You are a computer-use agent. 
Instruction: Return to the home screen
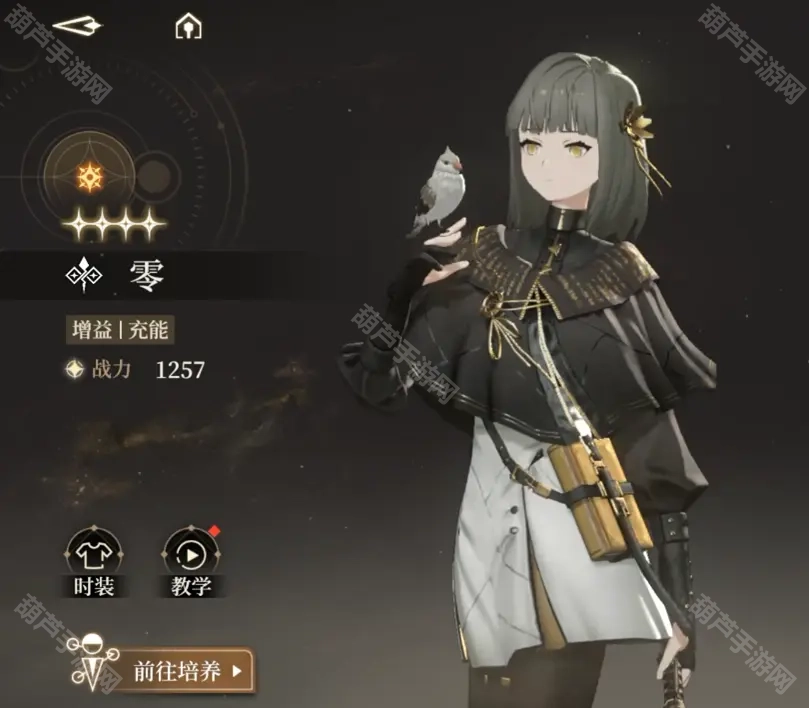click(x=188, y=27)
